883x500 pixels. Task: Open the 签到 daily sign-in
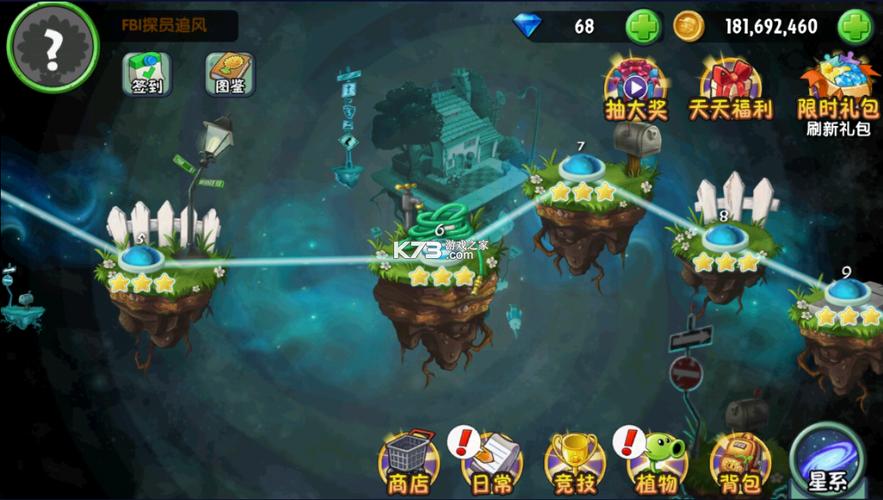click(147, 73)
